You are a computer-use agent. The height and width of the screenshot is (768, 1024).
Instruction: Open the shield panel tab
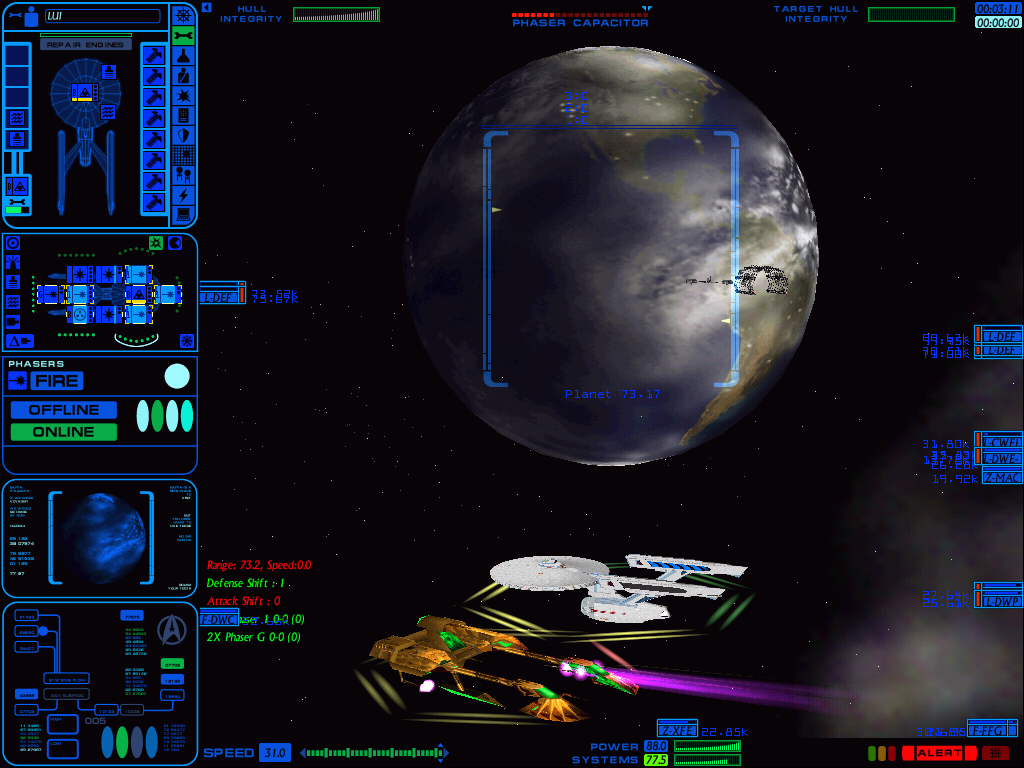[183, 135]
